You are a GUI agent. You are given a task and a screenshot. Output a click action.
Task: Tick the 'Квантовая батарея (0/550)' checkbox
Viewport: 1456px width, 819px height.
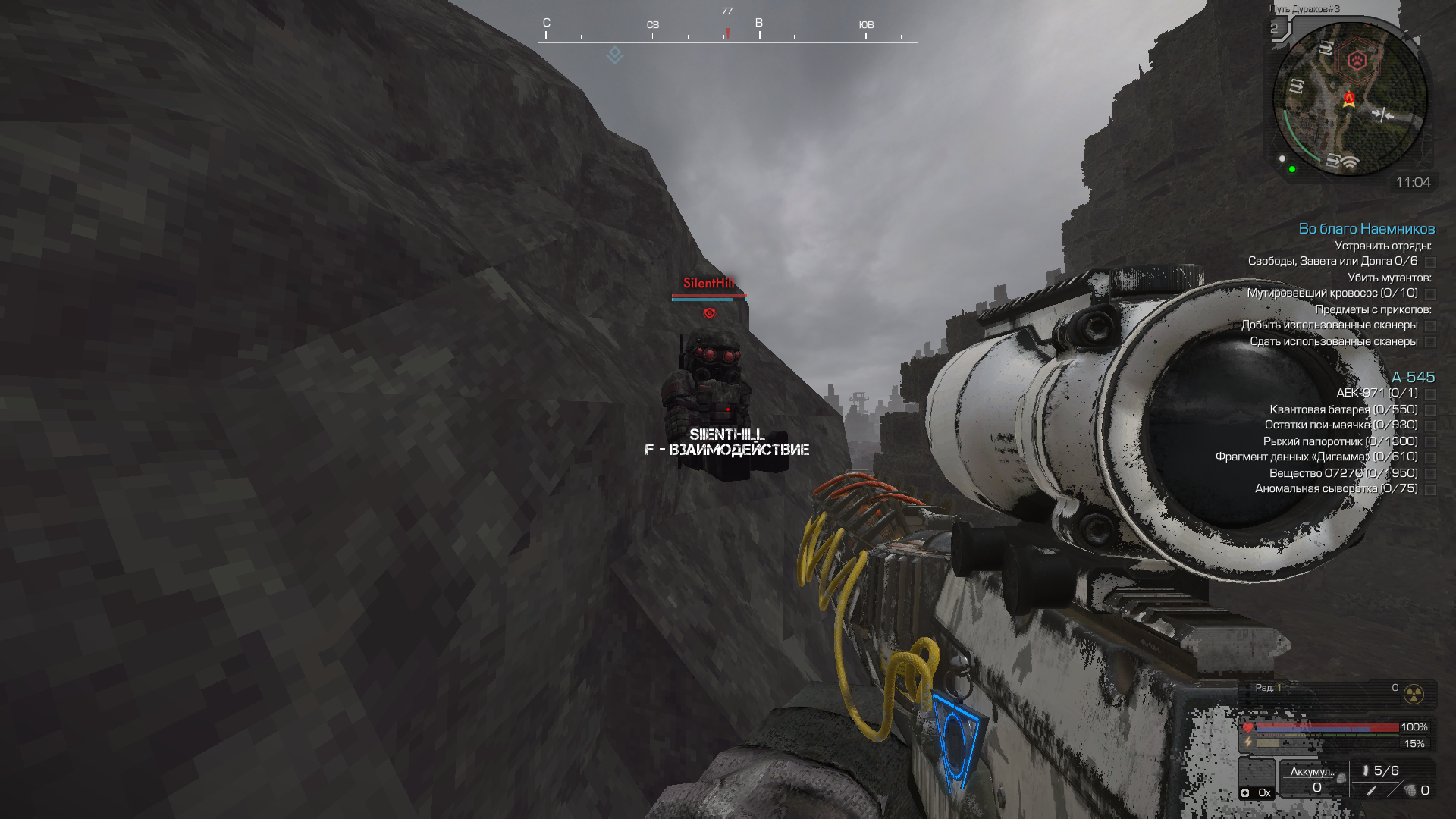pyautogui.click(x=1430, y=410)
